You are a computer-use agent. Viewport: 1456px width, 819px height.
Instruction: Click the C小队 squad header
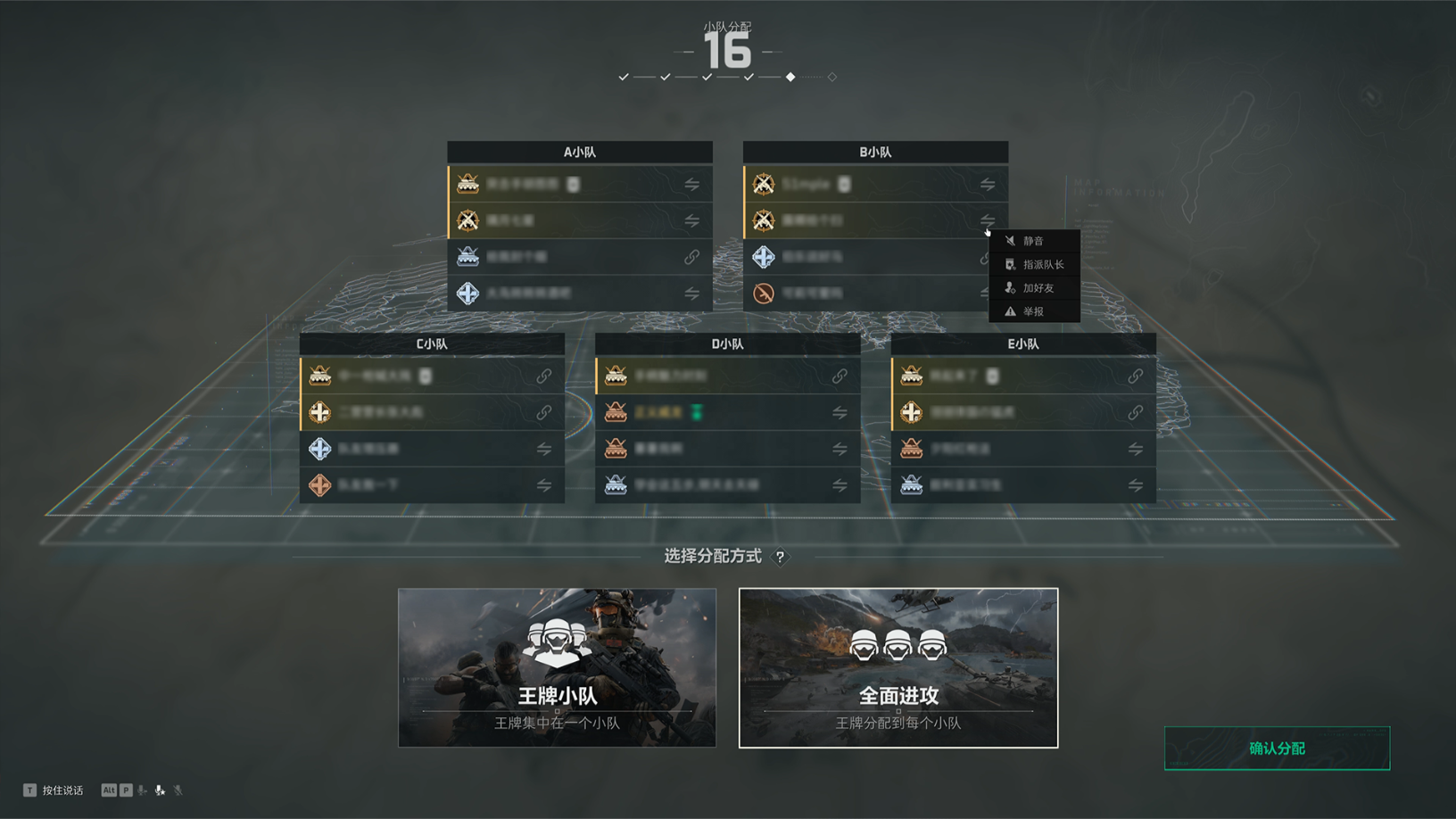point(432,343)
